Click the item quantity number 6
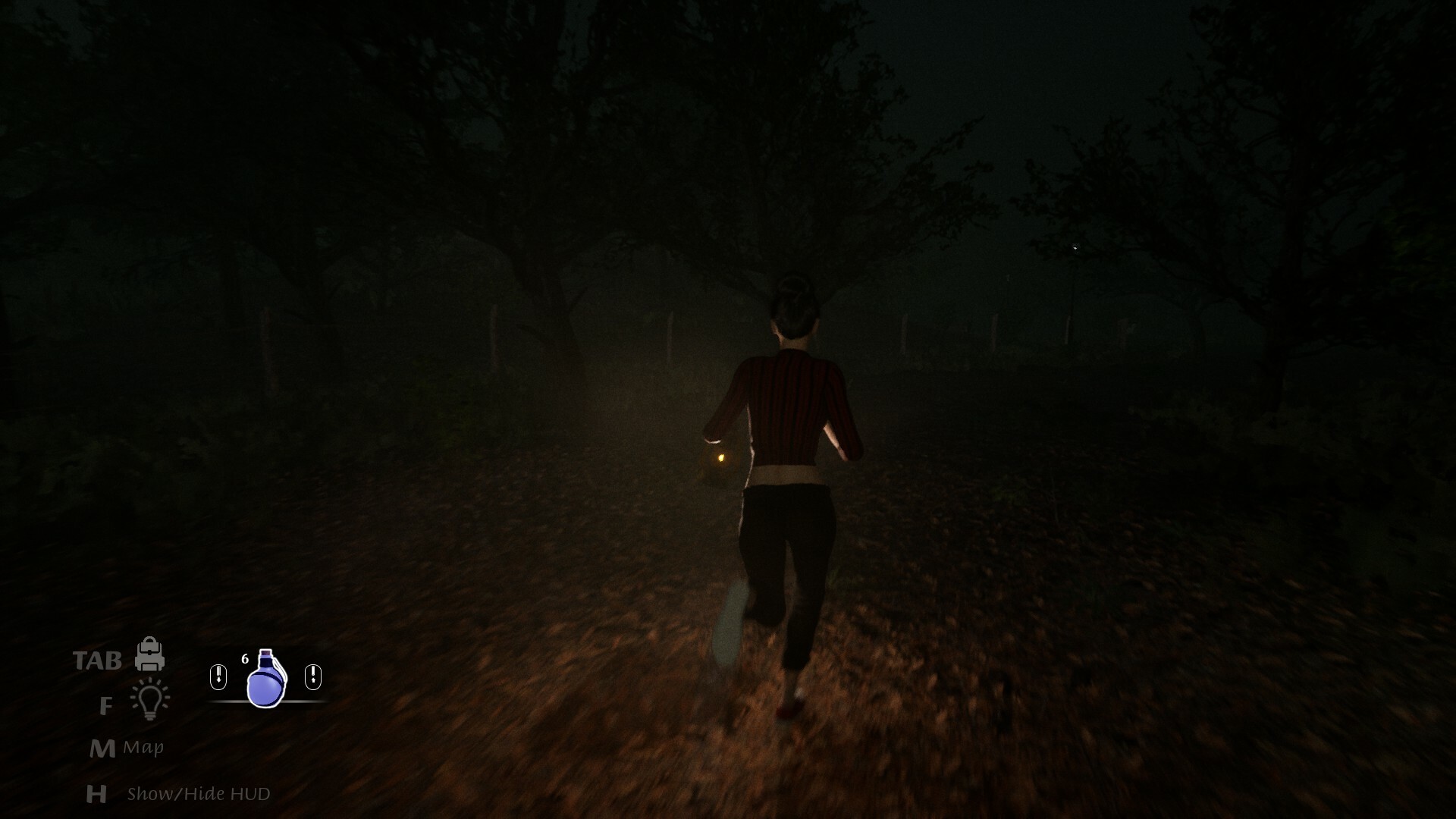 coord(245,658)
